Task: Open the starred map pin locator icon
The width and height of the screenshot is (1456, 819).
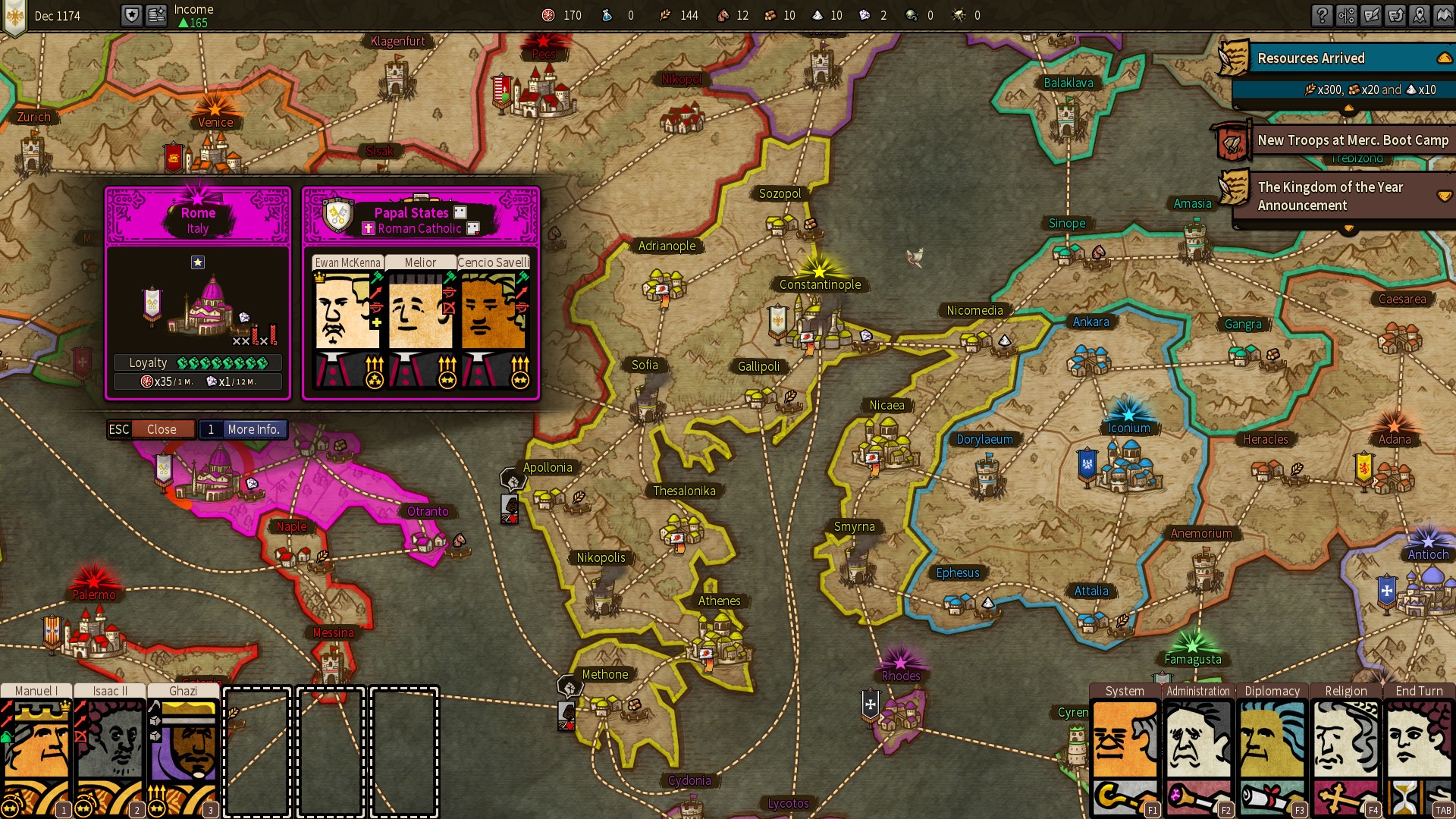Action: [1422, 15]
